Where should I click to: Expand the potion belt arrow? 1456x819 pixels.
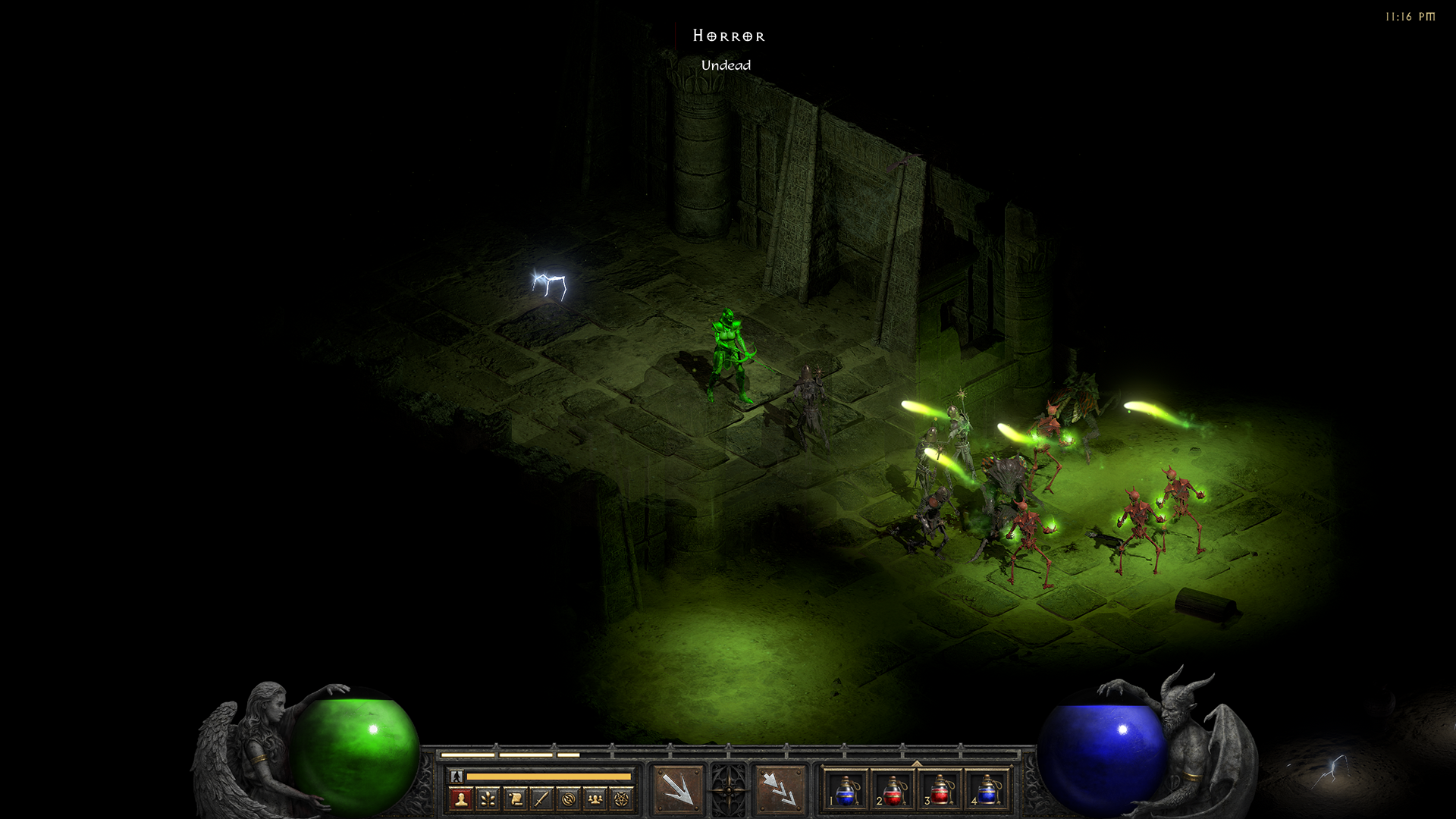[917, 764]
